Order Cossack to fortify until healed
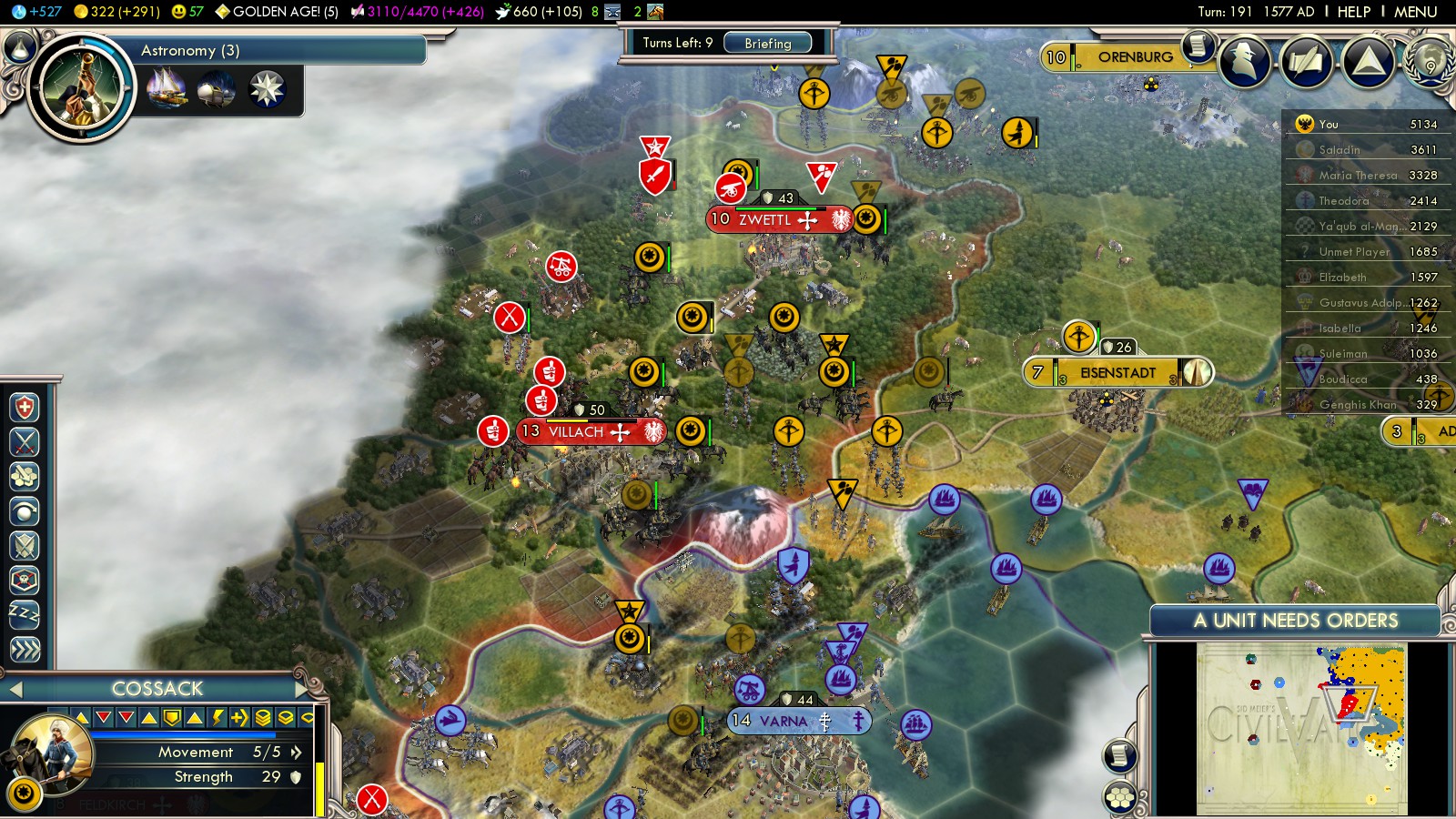The image size is (1456, 819). [25, 407]
